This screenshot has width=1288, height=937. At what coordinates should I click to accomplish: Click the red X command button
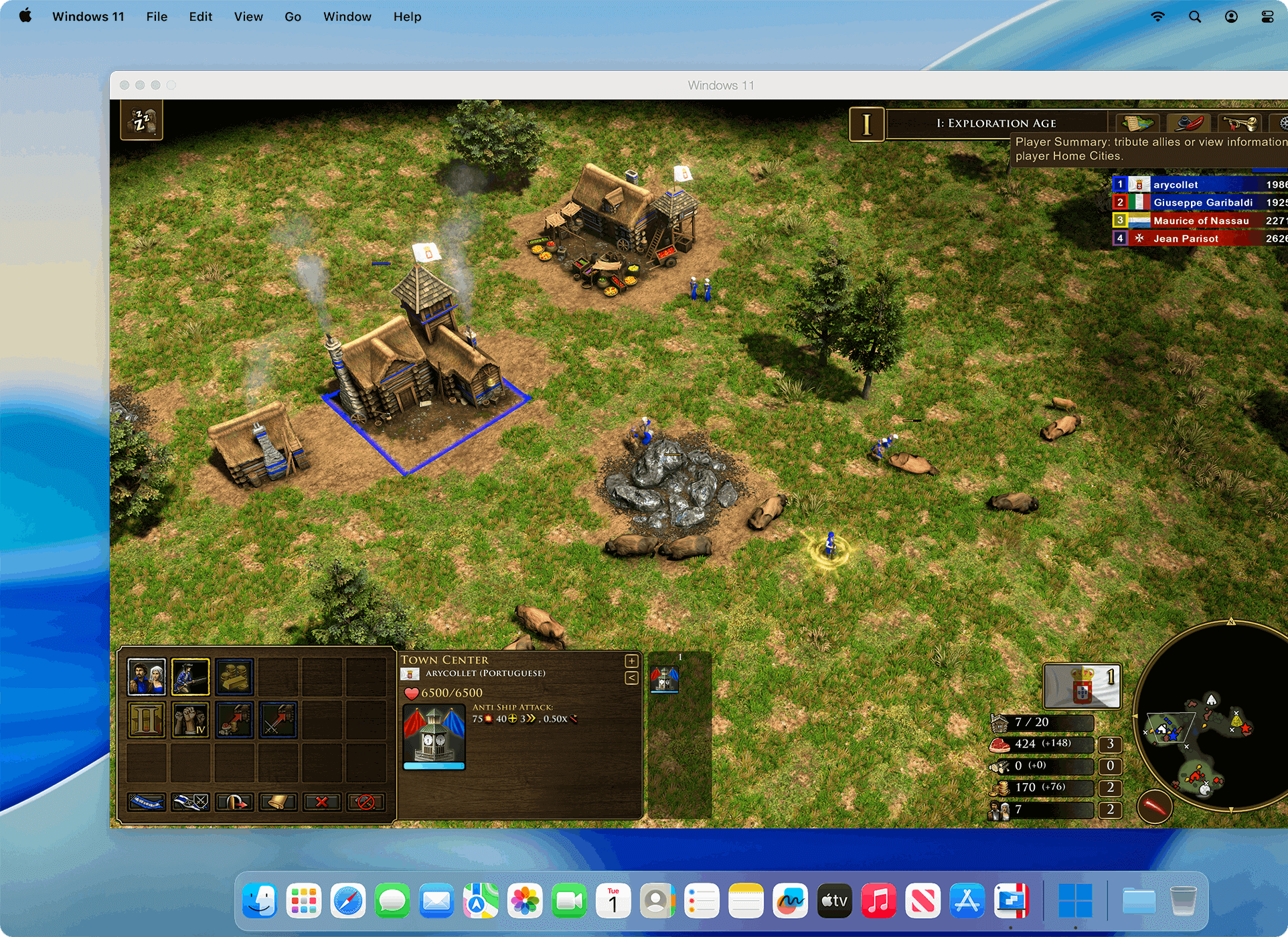[322, 801]
